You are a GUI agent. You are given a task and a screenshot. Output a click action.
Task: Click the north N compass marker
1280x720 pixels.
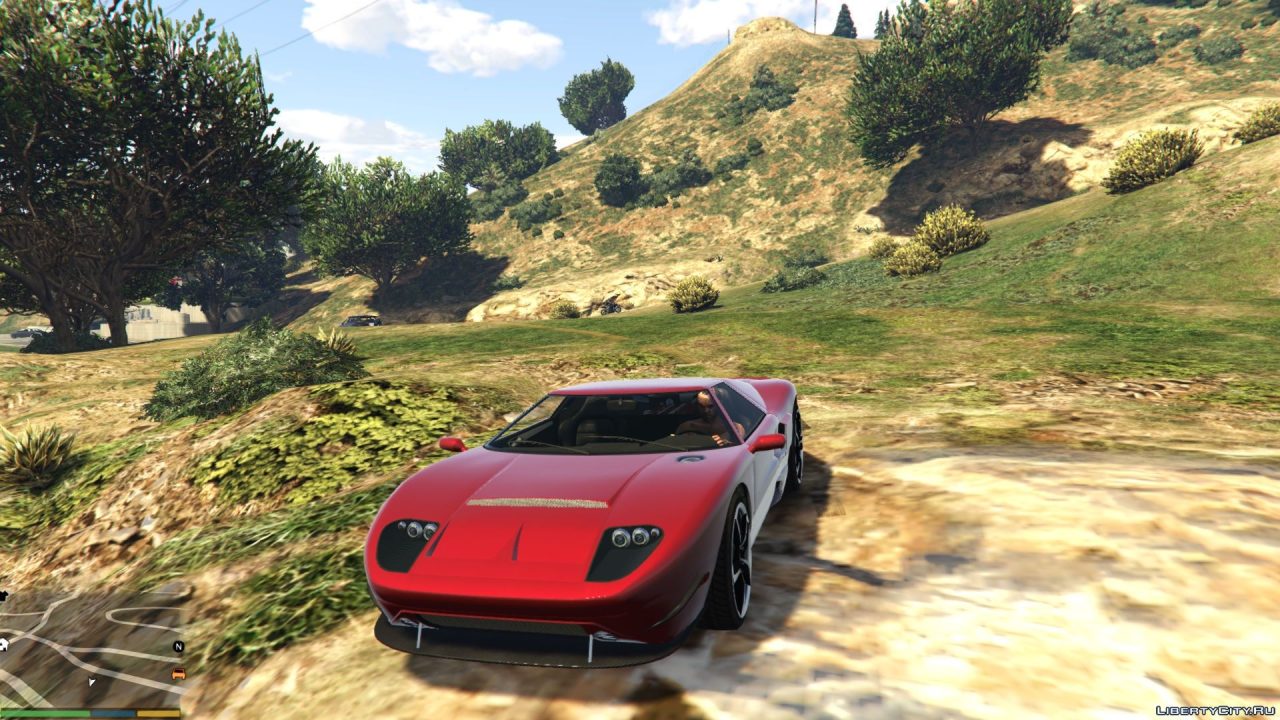point(178,647)
